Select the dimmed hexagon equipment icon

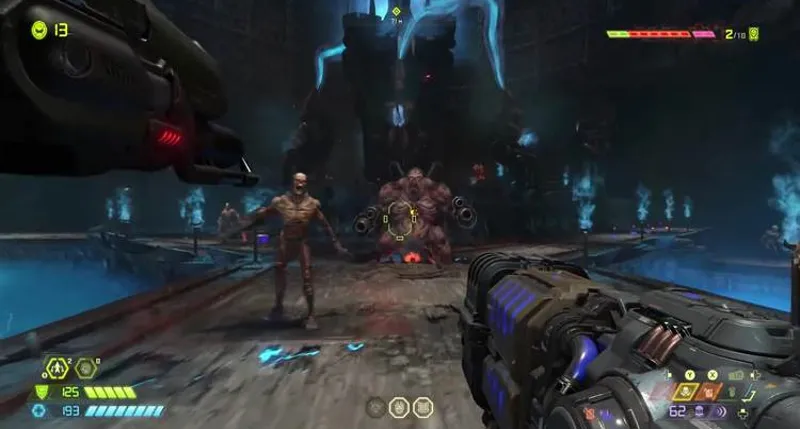[87, 368]
